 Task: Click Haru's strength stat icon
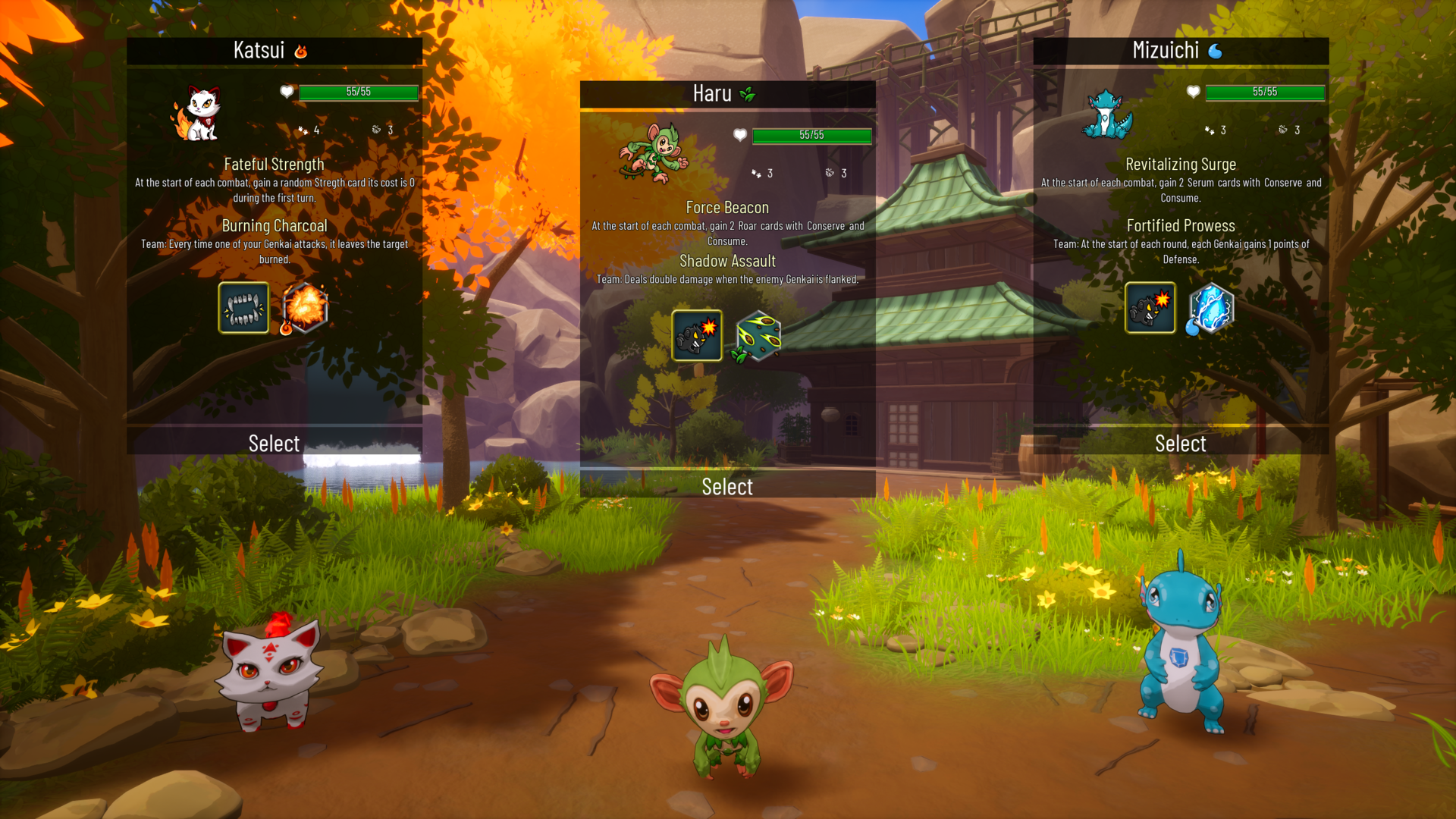click(756, 174)
